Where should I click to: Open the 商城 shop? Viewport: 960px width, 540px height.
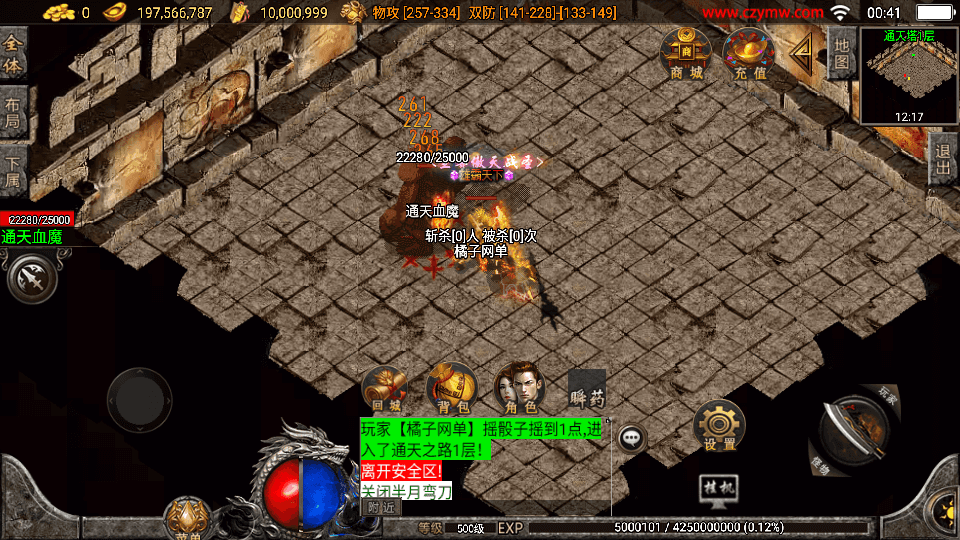coord(686,53)
